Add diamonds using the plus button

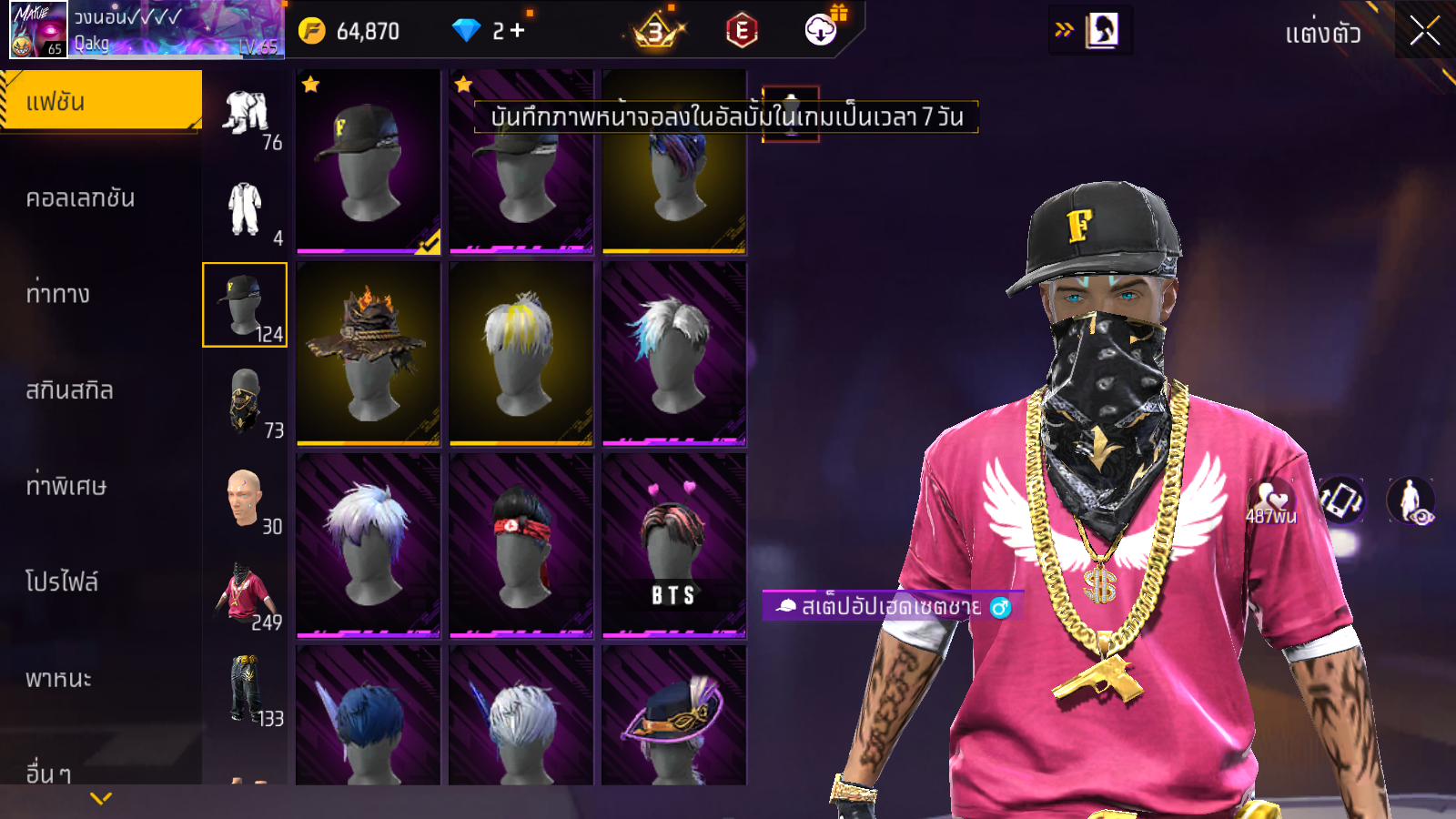518,31
